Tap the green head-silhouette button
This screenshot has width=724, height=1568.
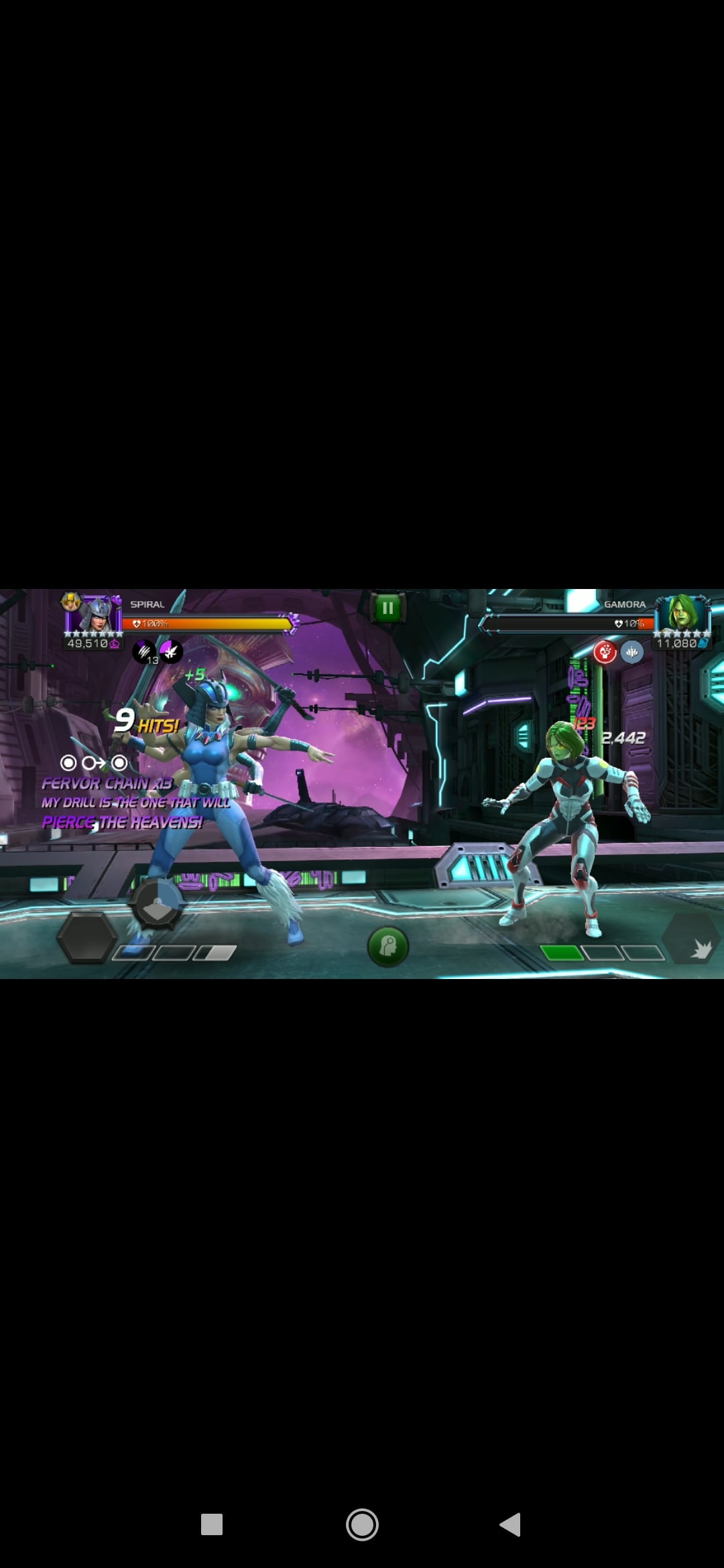pos(388,946)
